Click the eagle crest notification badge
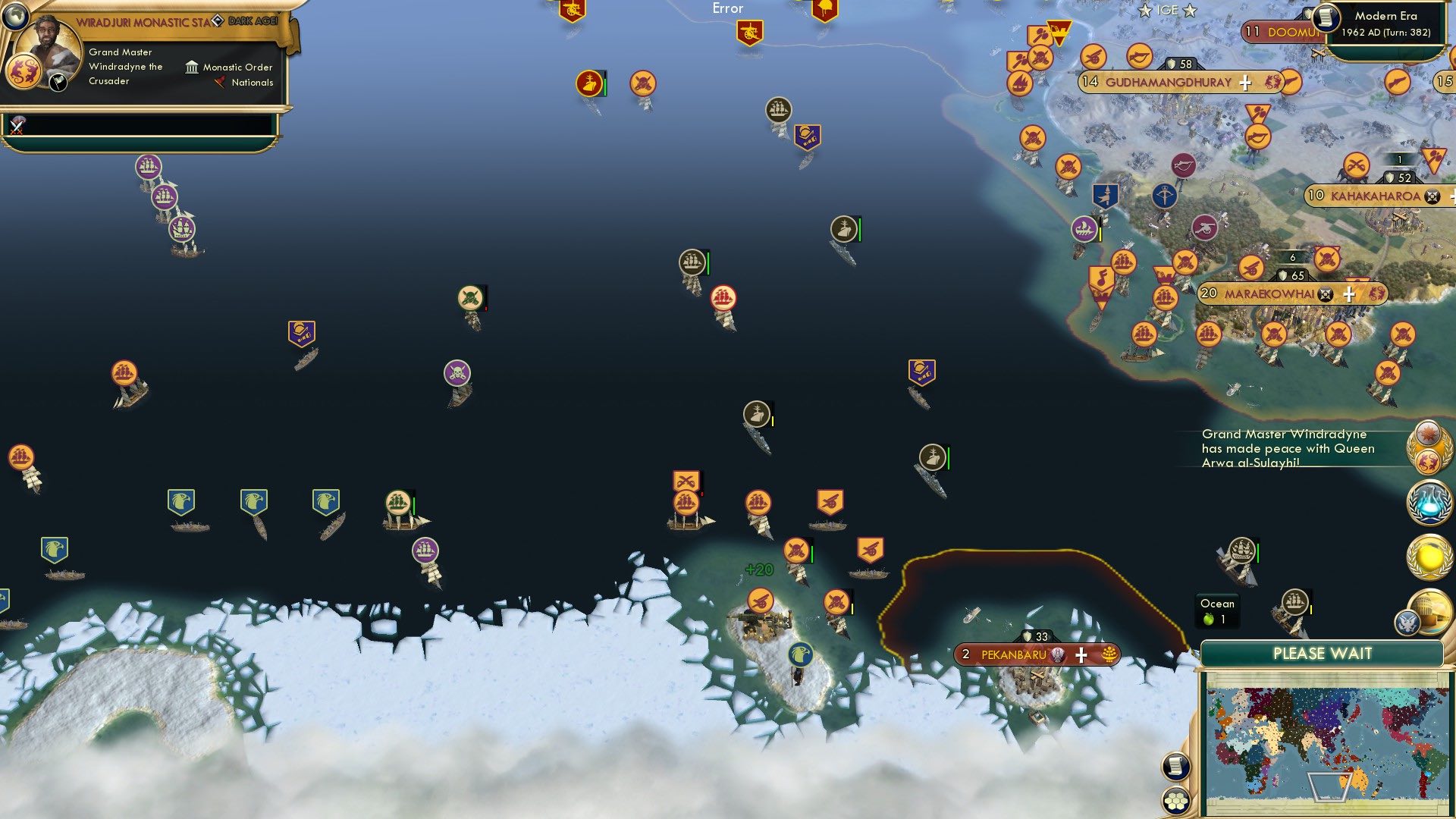The height and width of the screenshot is (819, 1456). [x=1407, y=622]
